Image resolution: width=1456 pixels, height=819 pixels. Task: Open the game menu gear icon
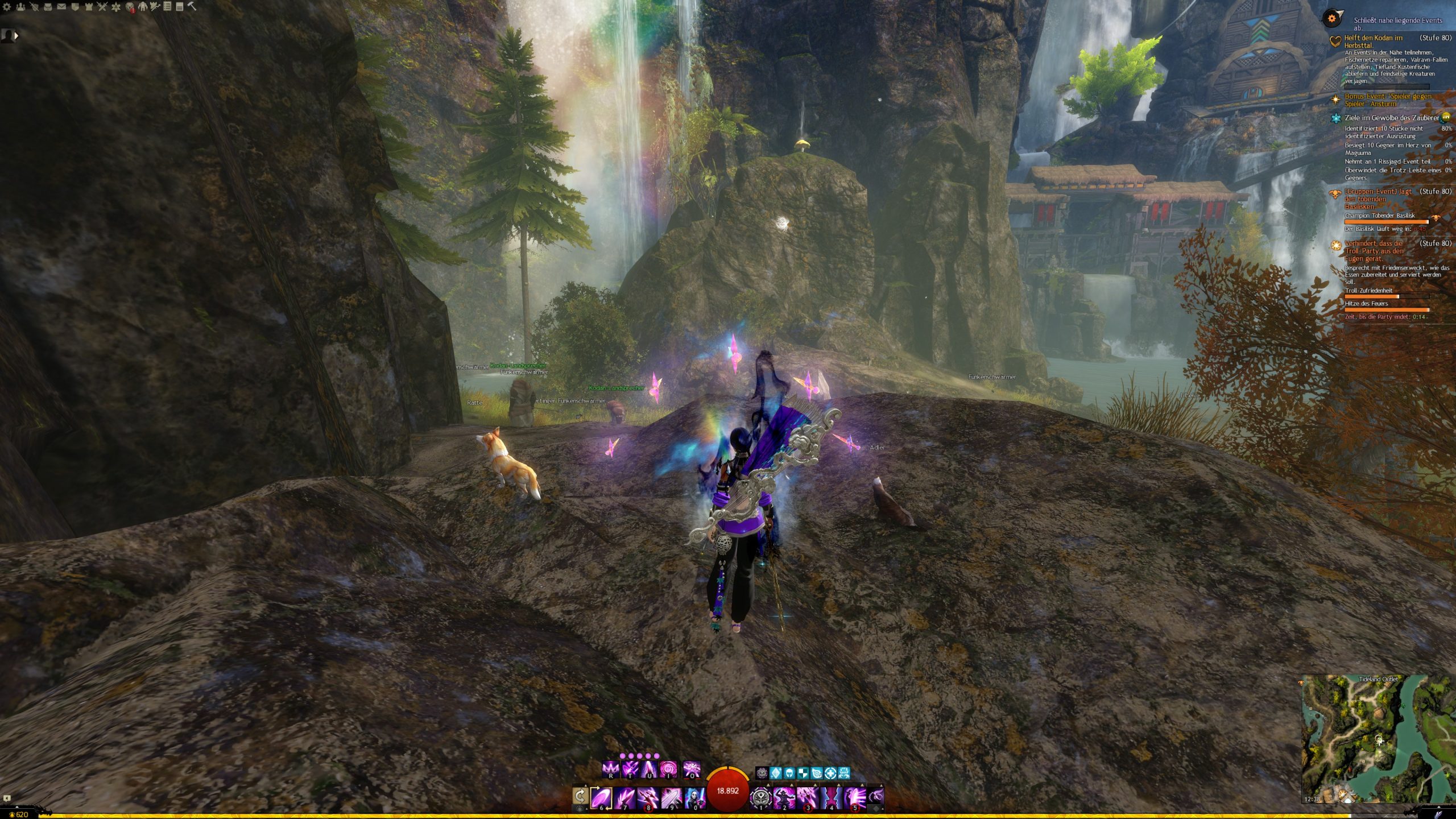pos(7,7)
